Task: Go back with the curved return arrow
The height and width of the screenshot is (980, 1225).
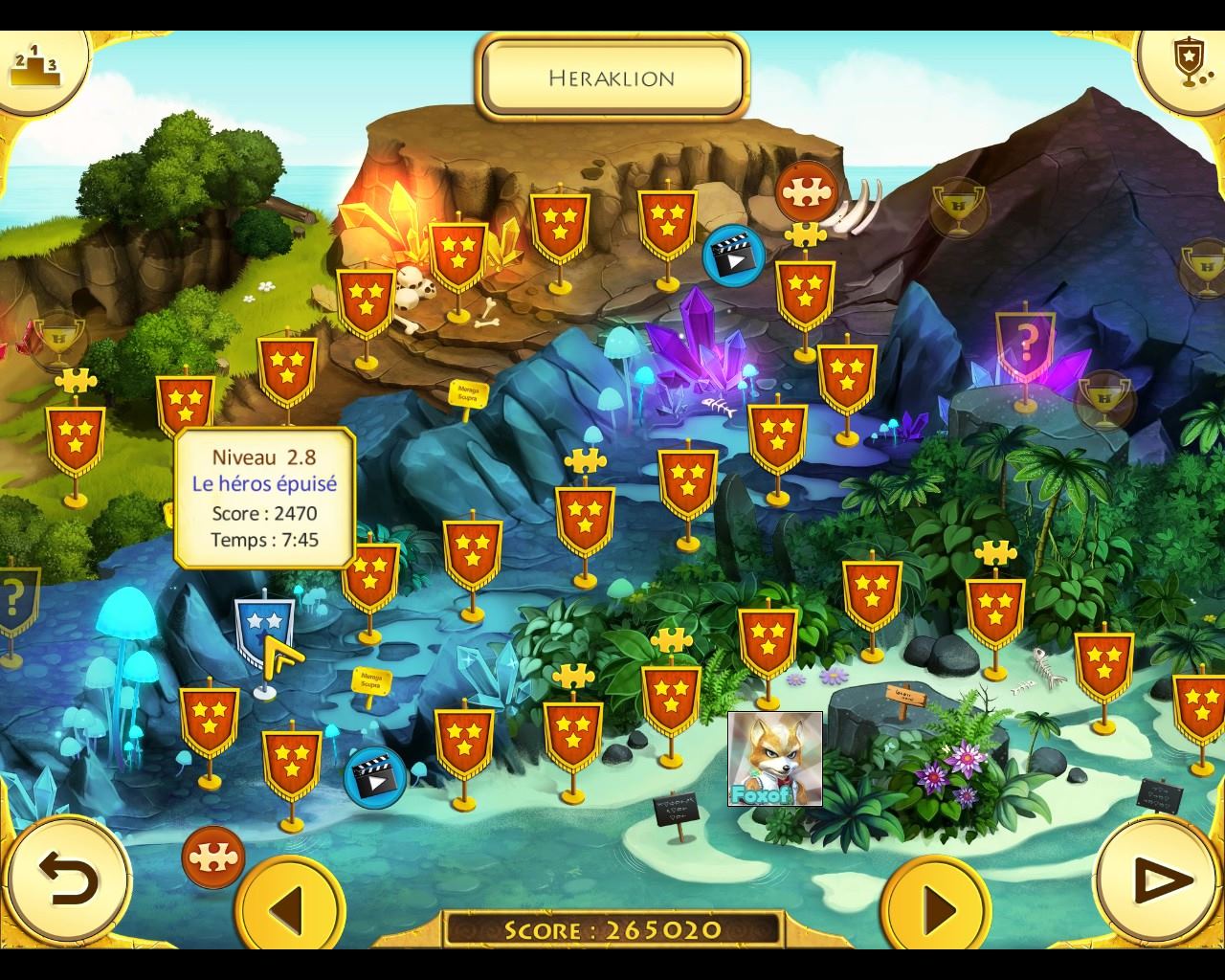Action: (x=67, y=878)
